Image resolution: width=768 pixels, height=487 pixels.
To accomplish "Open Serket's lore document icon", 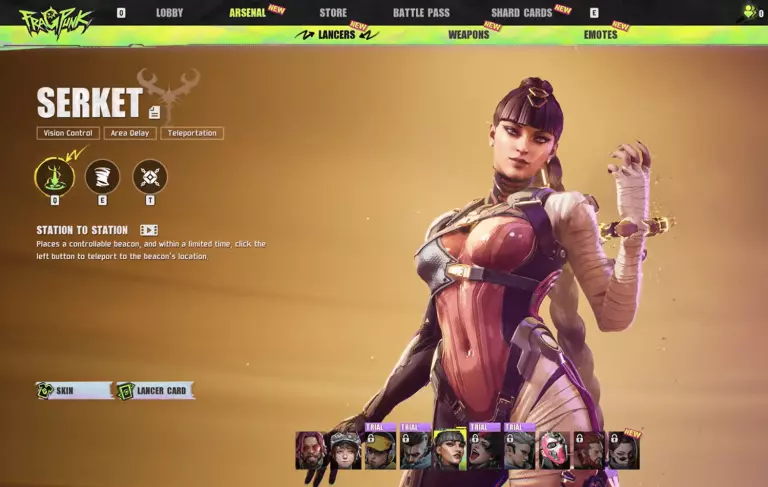I will click(154, 112).
